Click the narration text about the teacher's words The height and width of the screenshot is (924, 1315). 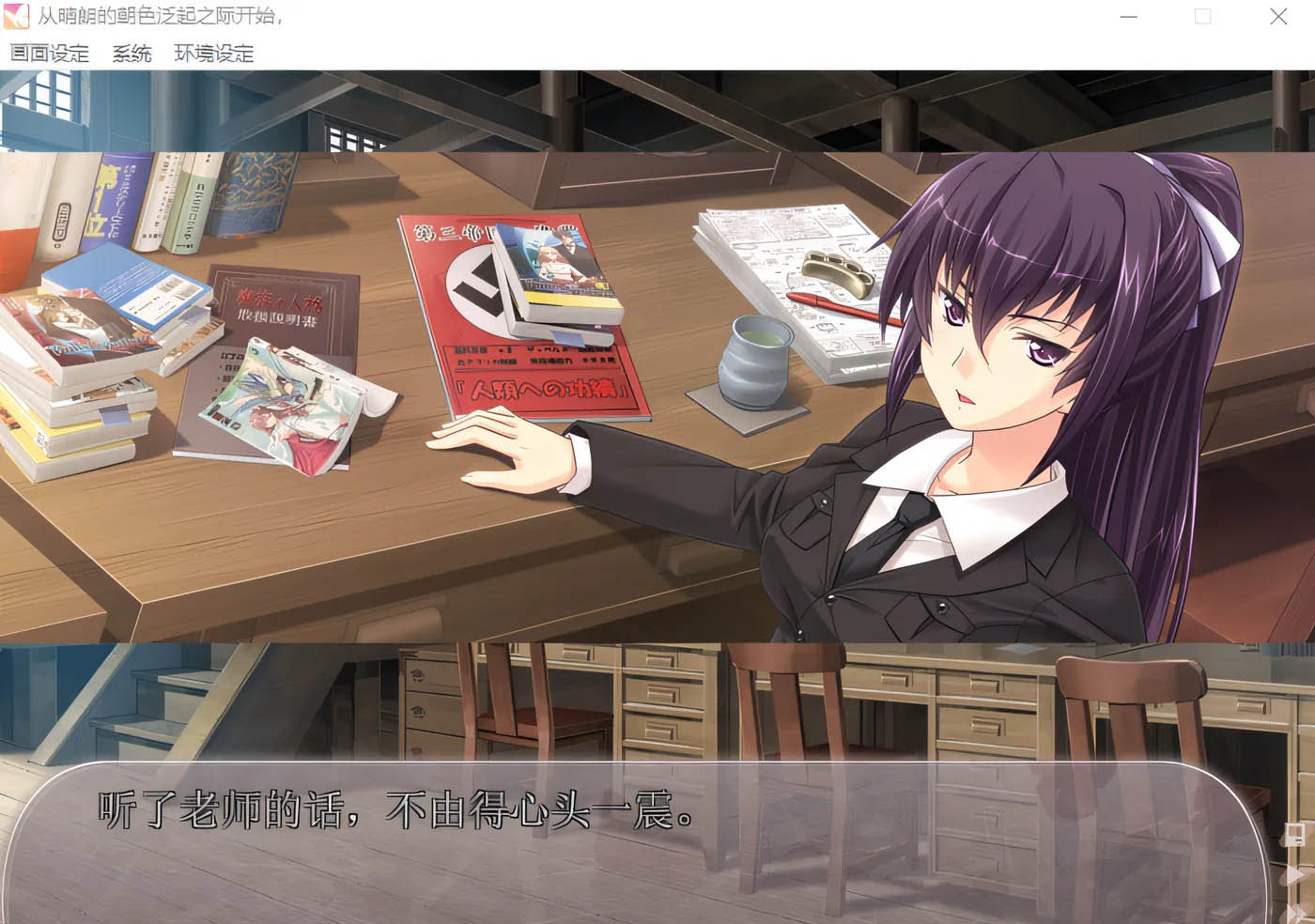coord(394,813)
